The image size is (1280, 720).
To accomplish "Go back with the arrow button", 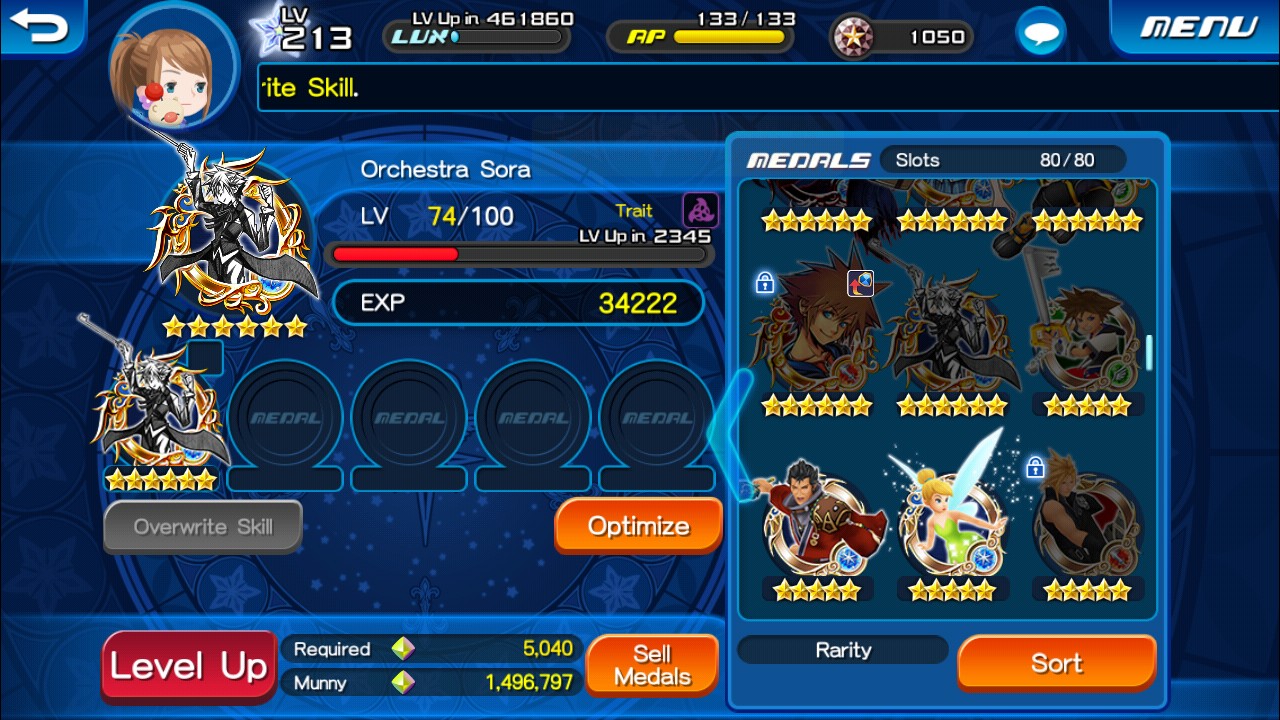I will click(x=40, y=26).
